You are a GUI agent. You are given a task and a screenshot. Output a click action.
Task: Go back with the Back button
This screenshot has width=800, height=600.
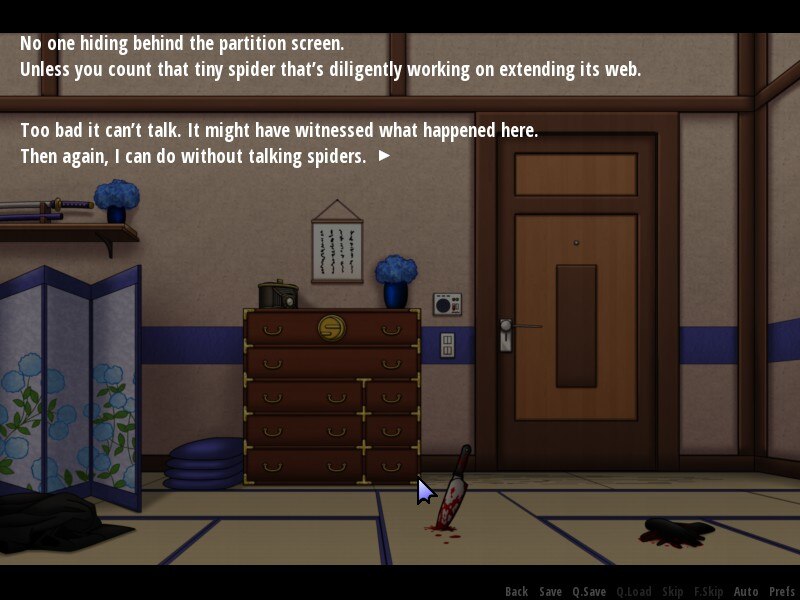click(x=516, y=591)
